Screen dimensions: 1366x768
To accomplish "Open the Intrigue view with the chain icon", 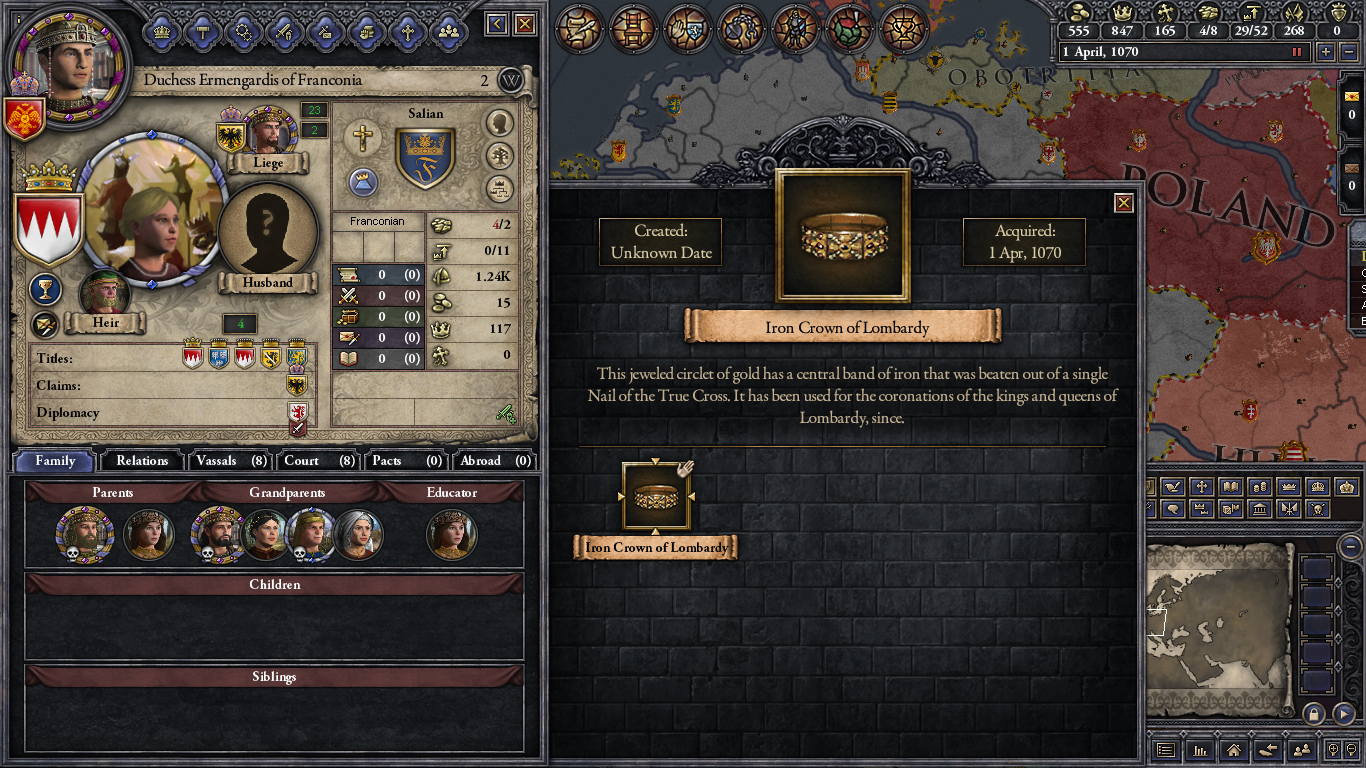I will pos(740,29).
